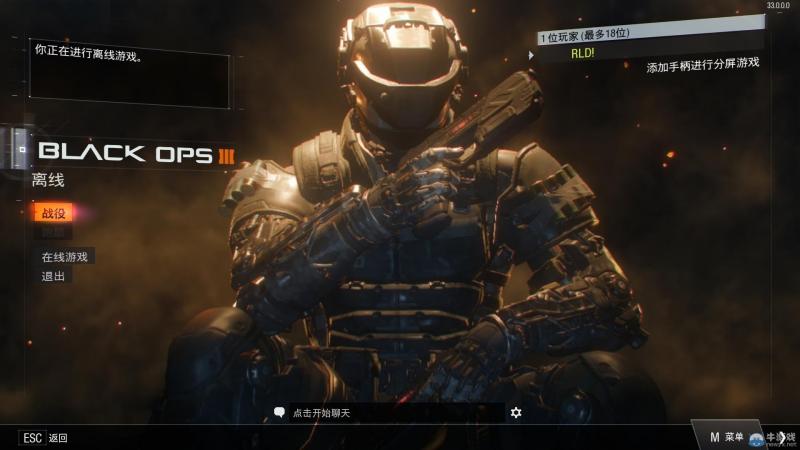Image resolution: width=800 pixels, height=450 pixels.
Task: Select the 战役 campaign menu entry
Action: coord(52,213)
